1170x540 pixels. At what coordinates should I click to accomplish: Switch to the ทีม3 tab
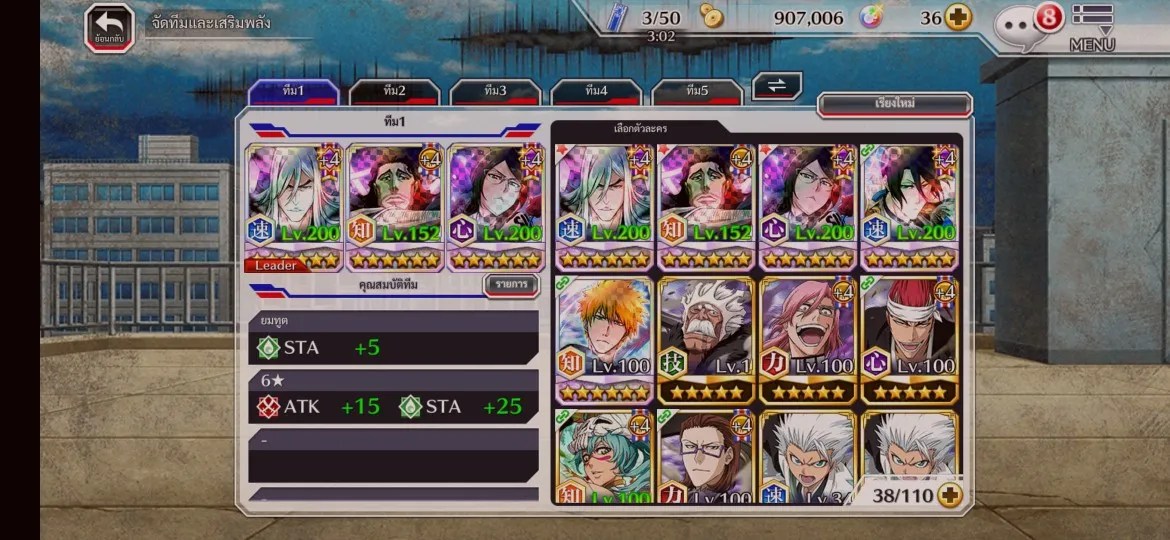coord(495,92)
